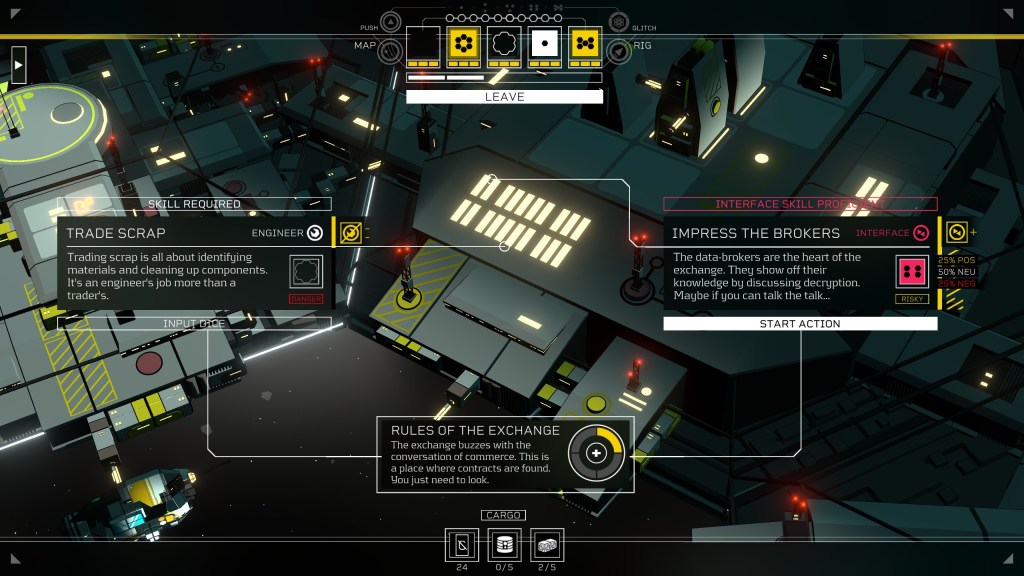The height and width of the screenshot is (576, 1024).
Task: Start the Impress the Brokers action
Action: point(800,324)
